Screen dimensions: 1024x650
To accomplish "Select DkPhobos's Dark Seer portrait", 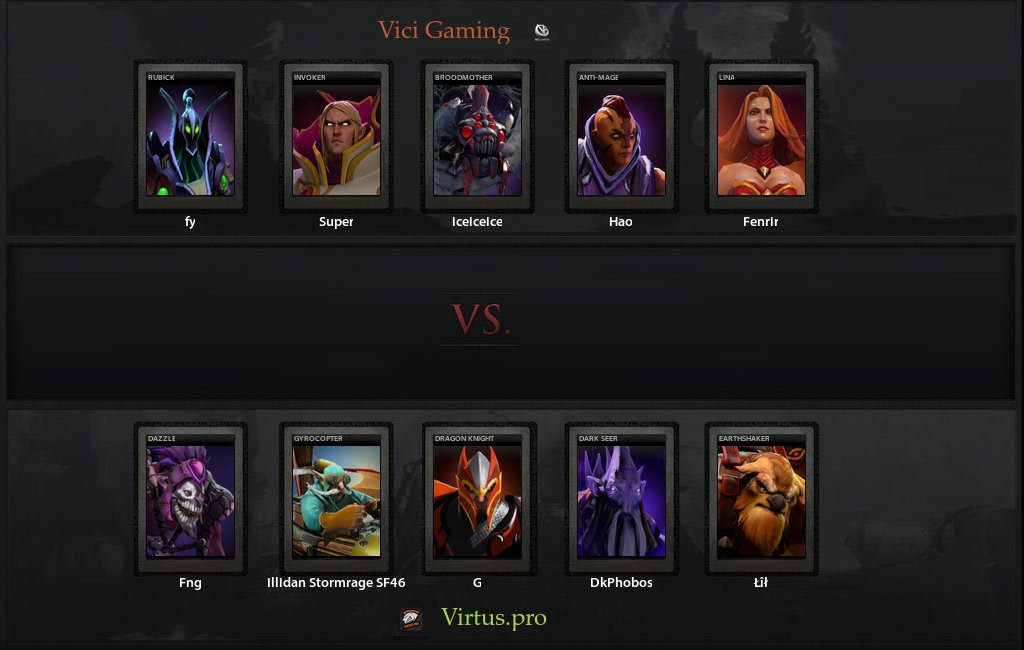I will (x=621, y=498).
